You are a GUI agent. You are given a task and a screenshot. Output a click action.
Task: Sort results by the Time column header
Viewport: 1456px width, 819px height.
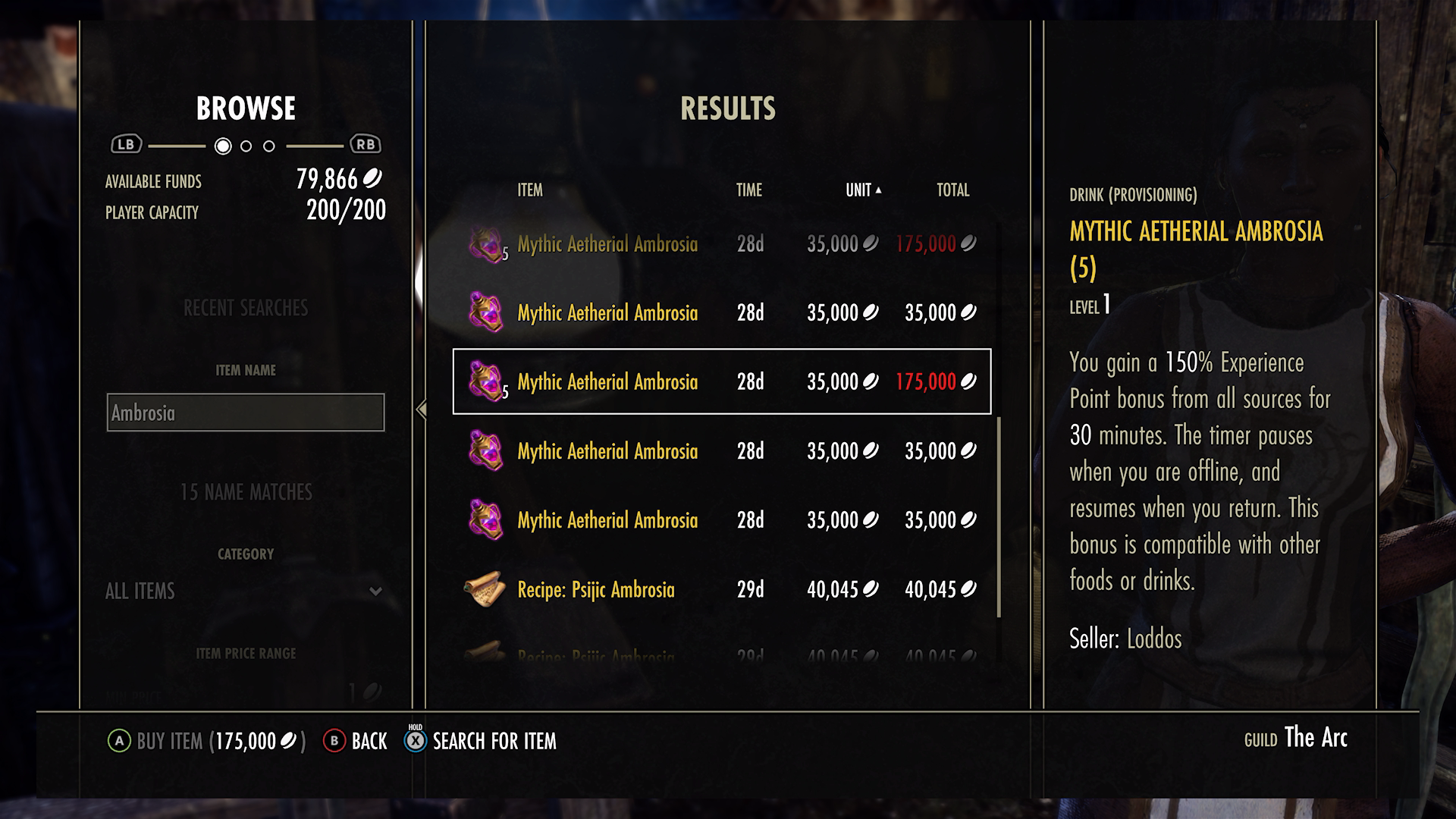point(748,190)
